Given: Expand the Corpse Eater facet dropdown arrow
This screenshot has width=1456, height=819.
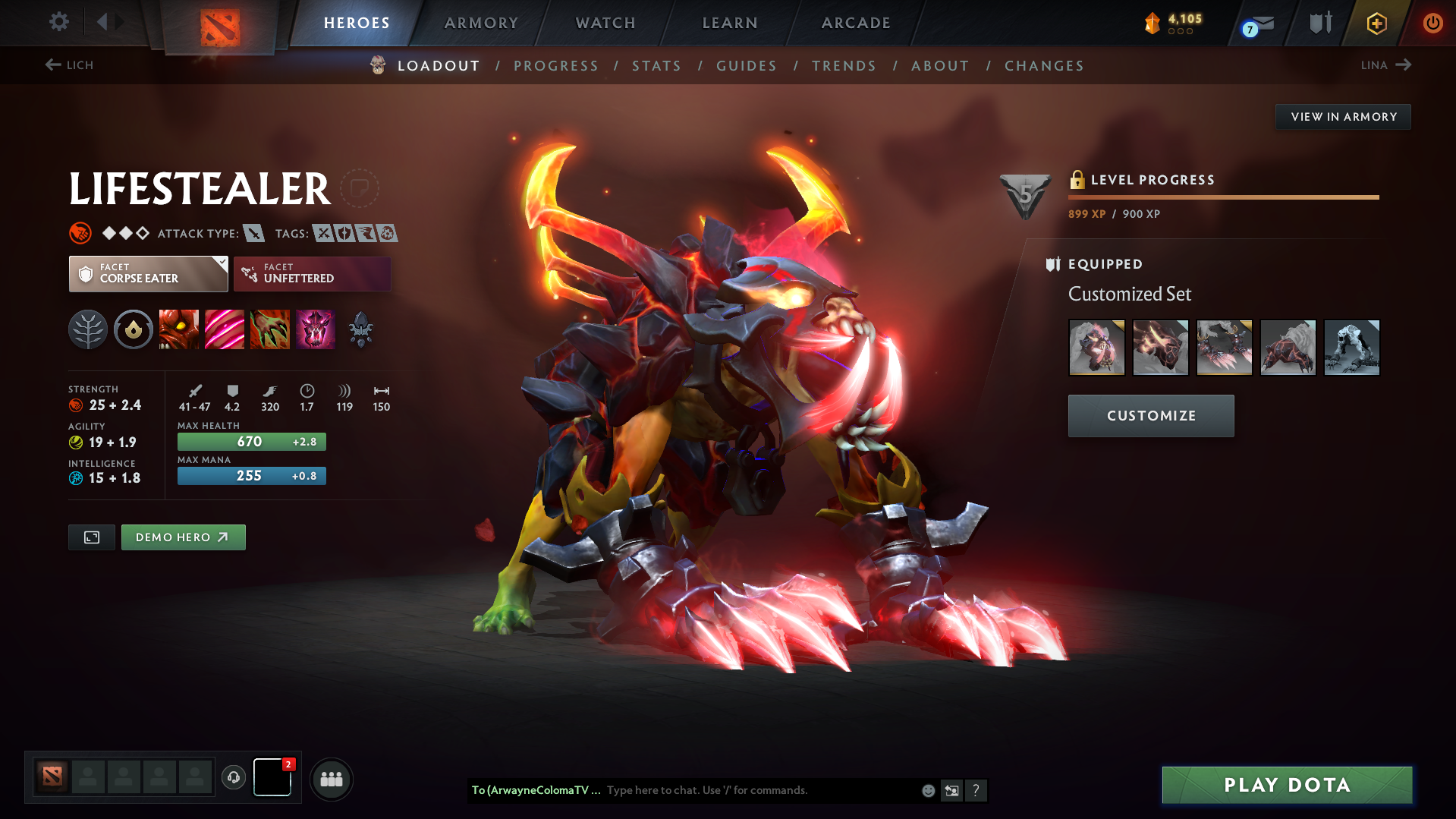Looking at the screenshot, I should [x=221, y=265].
